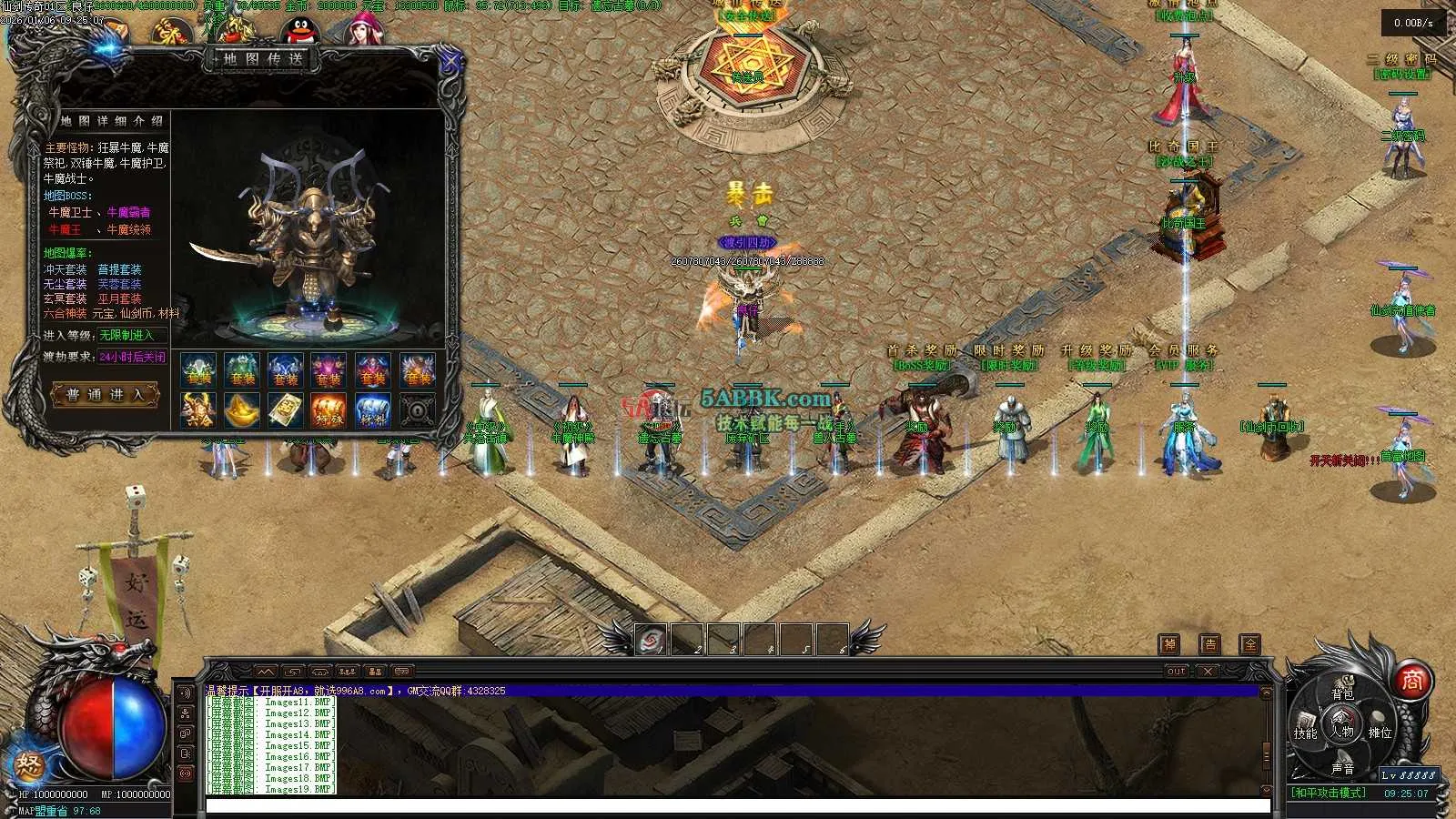This screenshot has width=1456, height=819.
Task: Open the red 商 shop button
Action: pyautogui.click(x=1411, y=680)
